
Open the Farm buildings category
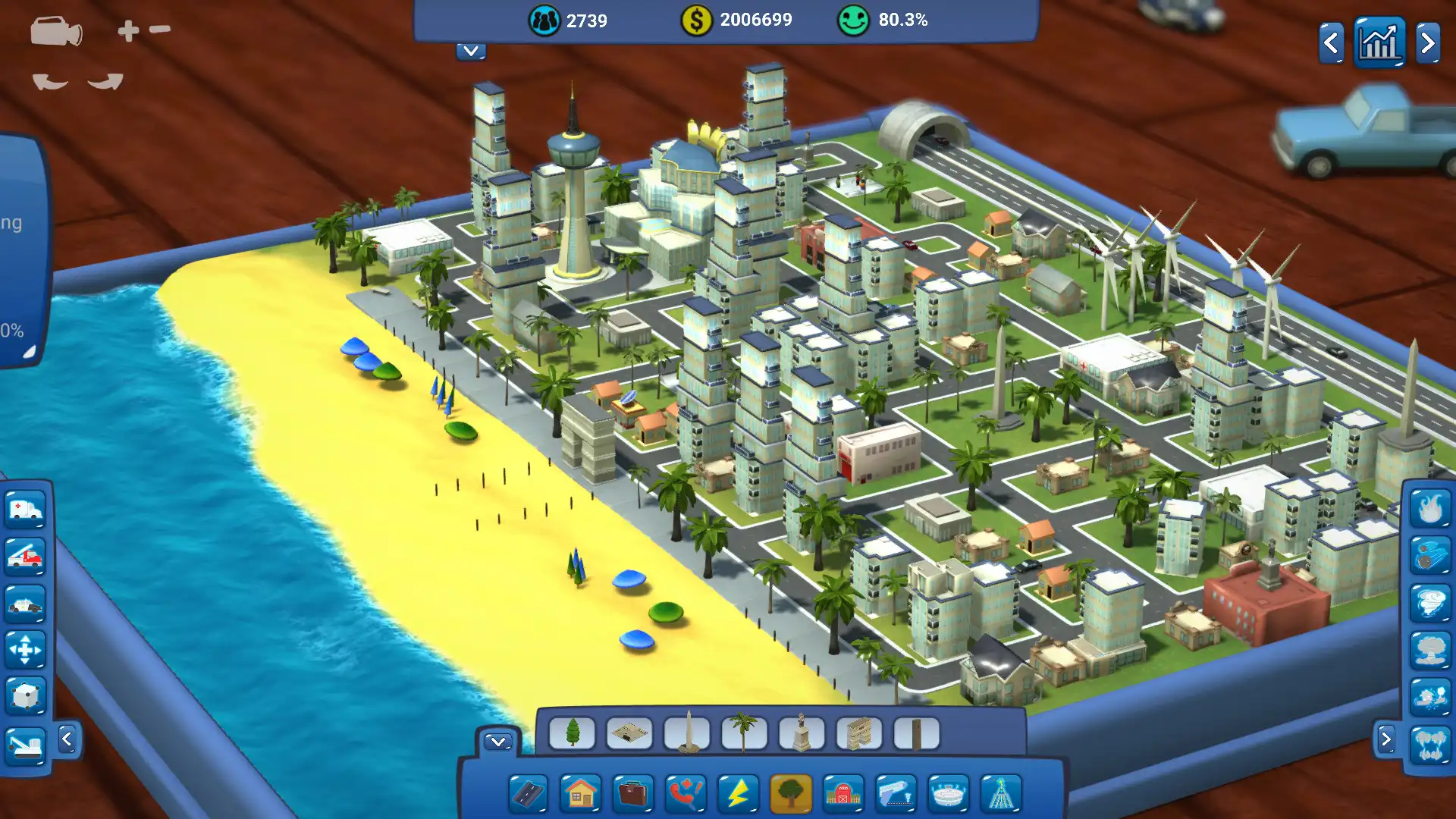(844, 795)
